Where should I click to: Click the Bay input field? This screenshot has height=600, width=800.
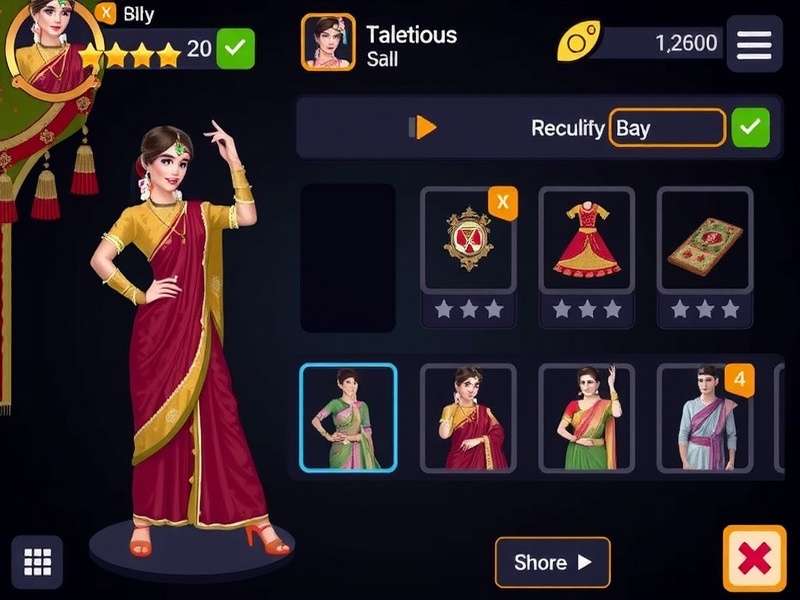click(666, 128)
